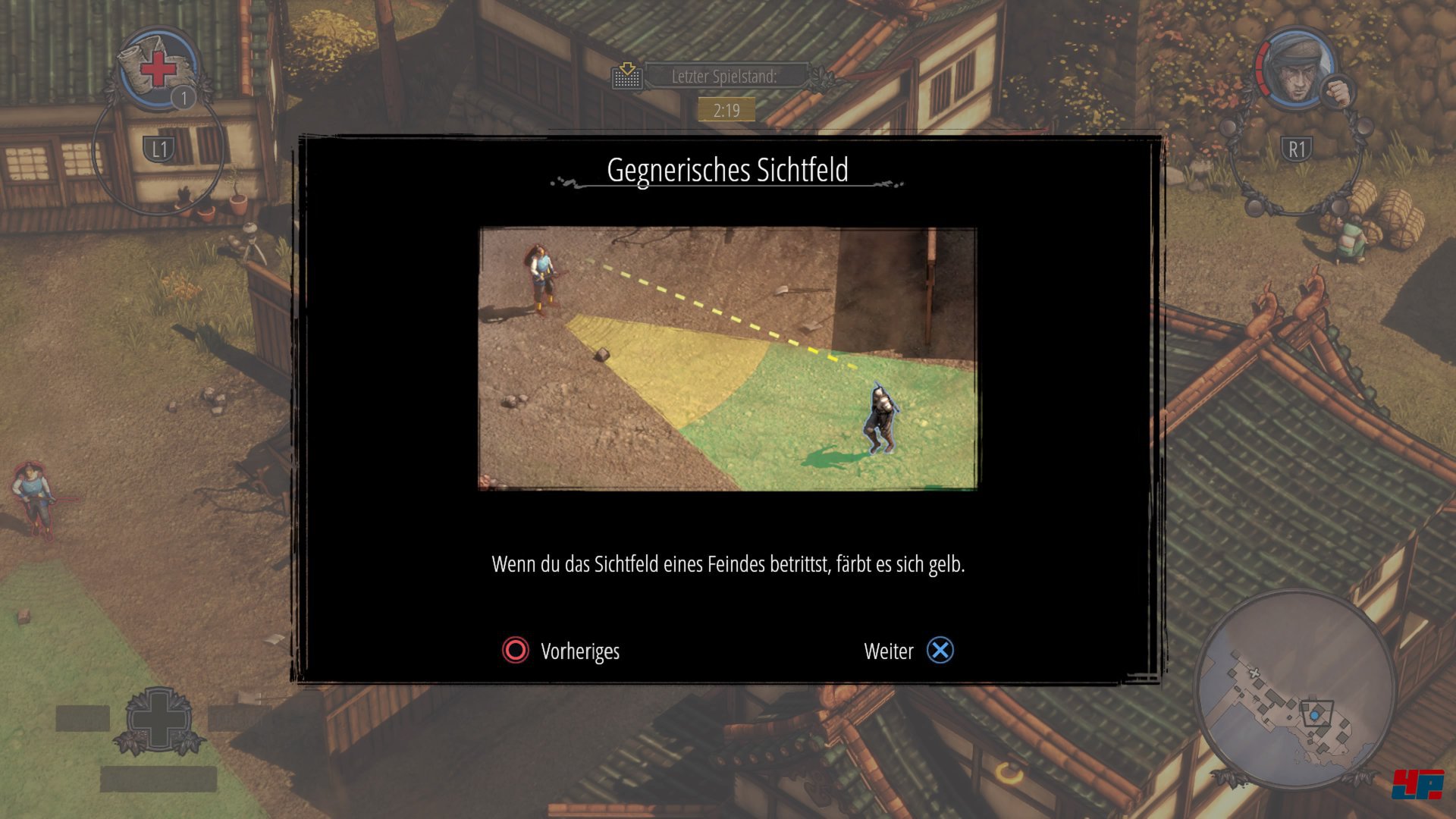
Task: Click the red PlayStation circle button icon
Action: pos(514,651)
